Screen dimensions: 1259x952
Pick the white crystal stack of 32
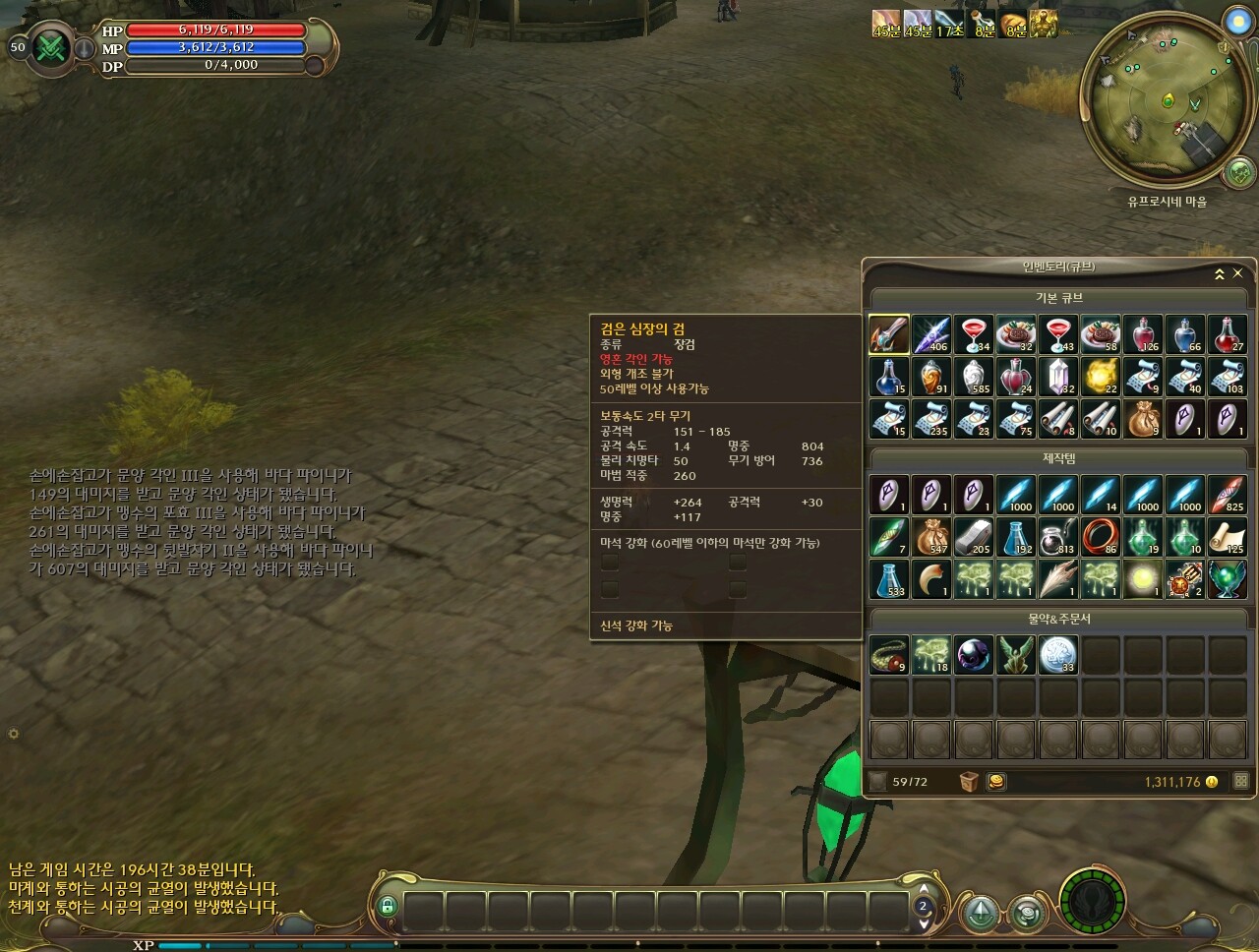click(1058, 377)
